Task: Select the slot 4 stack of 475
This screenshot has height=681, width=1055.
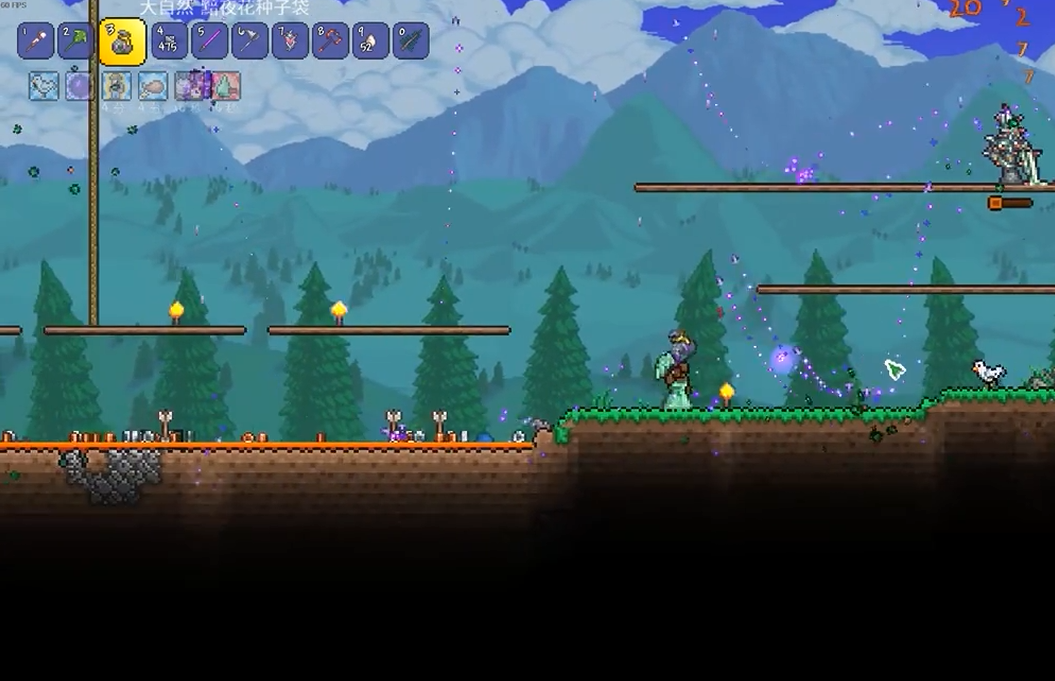Action: click(x=170, y=41)
